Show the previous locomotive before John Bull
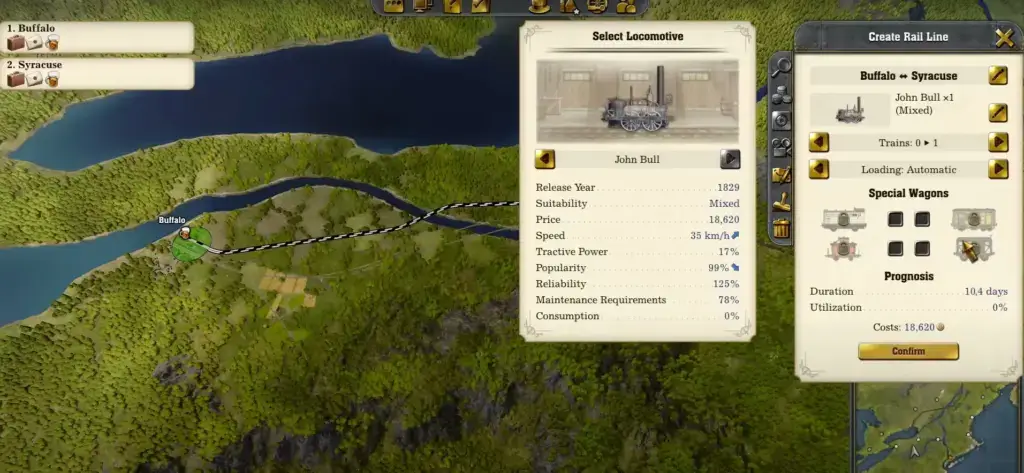The image size is (1024, 473). [x=545, y=159]
